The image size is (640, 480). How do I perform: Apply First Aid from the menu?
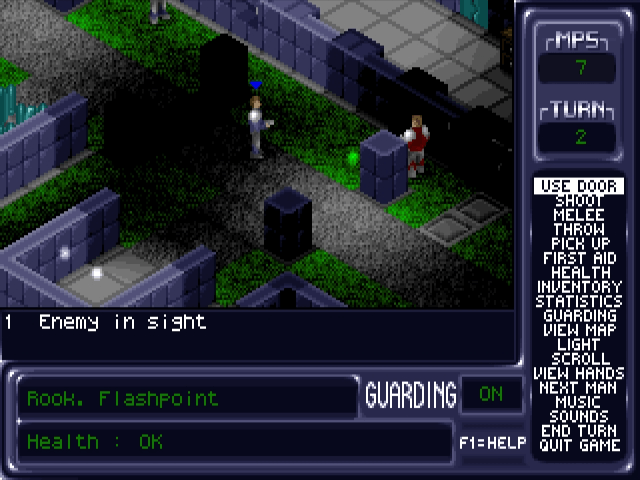coord(579,258)
